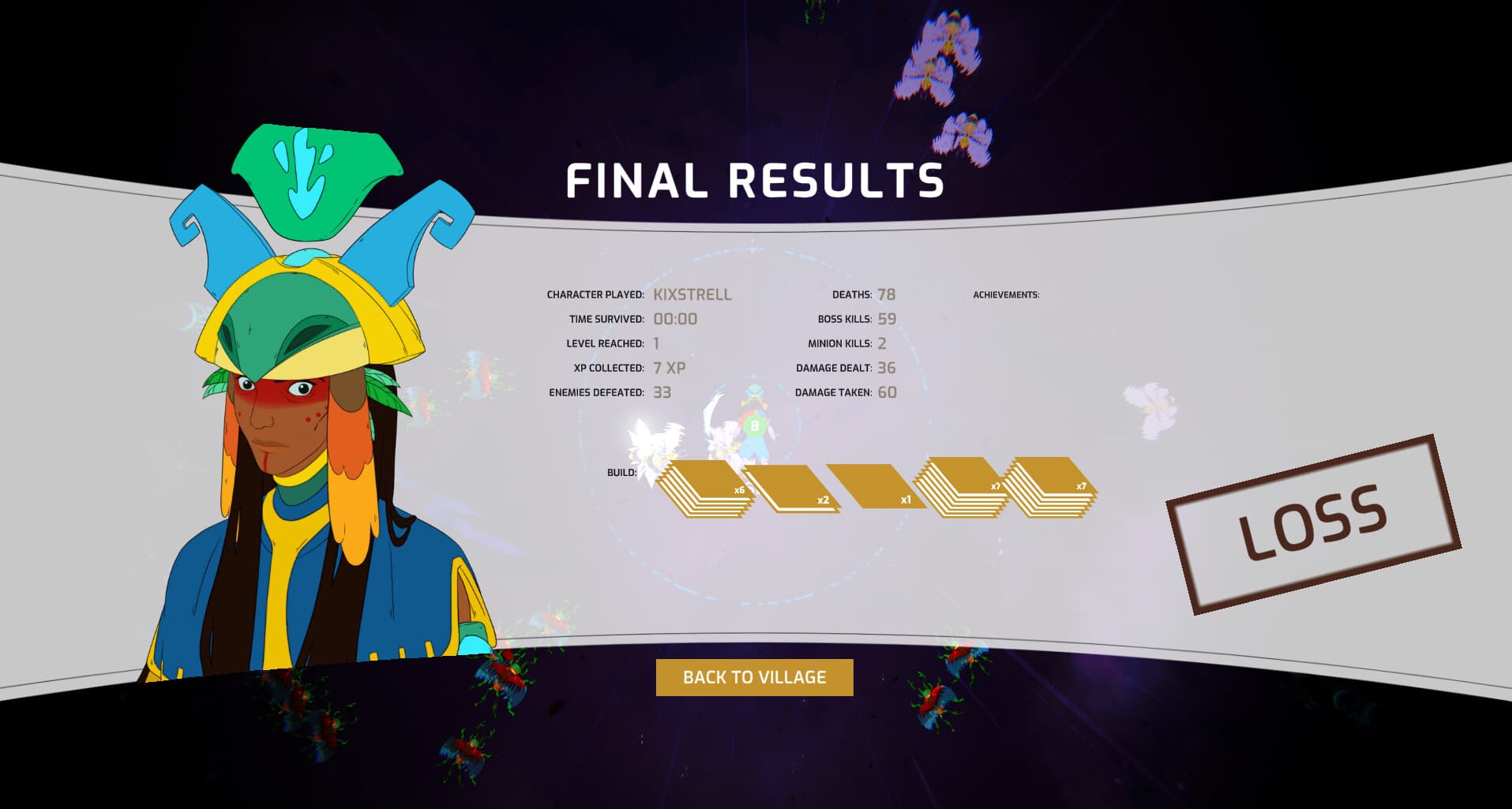Click the XP COLLECTED entry showing 7 XP

pyautogui.click(x=670, y=366)
